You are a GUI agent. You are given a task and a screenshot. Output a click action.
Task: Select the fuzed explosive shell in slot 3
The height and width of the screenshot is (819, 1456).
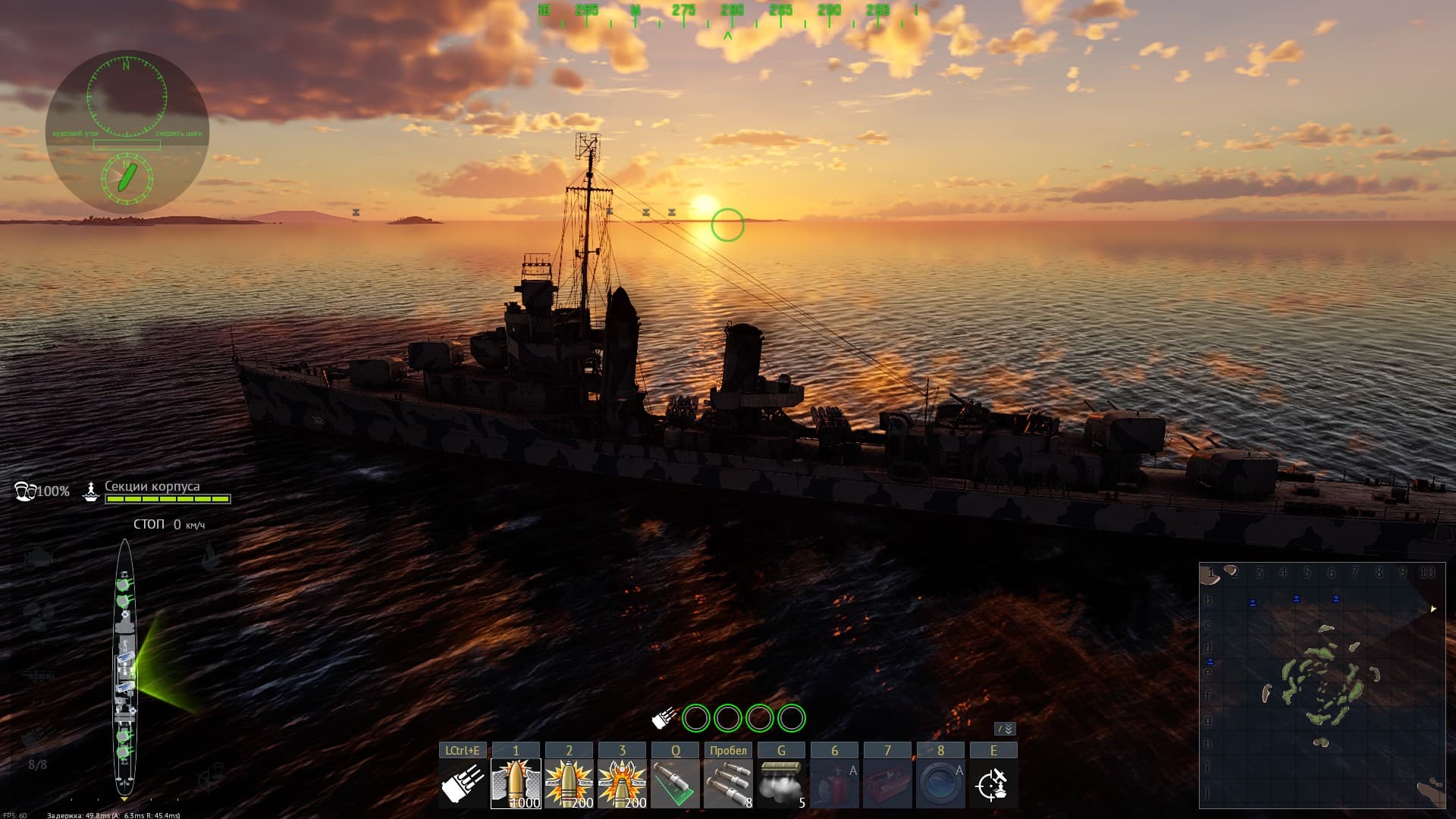point(622,784)
